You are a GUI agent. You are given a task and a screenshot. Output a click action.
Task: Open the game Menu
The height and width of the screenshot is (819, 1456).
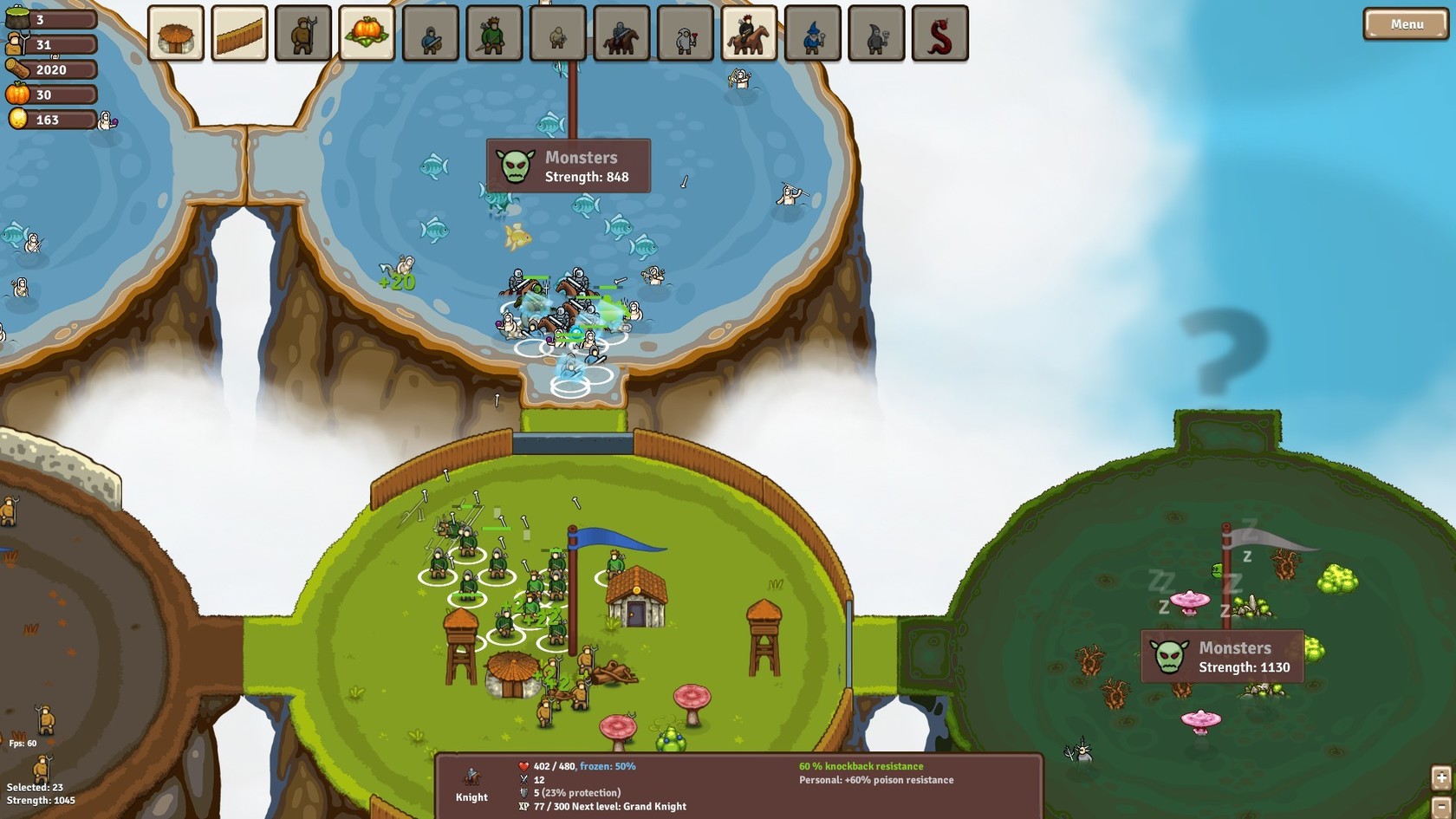click(x=1404, y=23)
